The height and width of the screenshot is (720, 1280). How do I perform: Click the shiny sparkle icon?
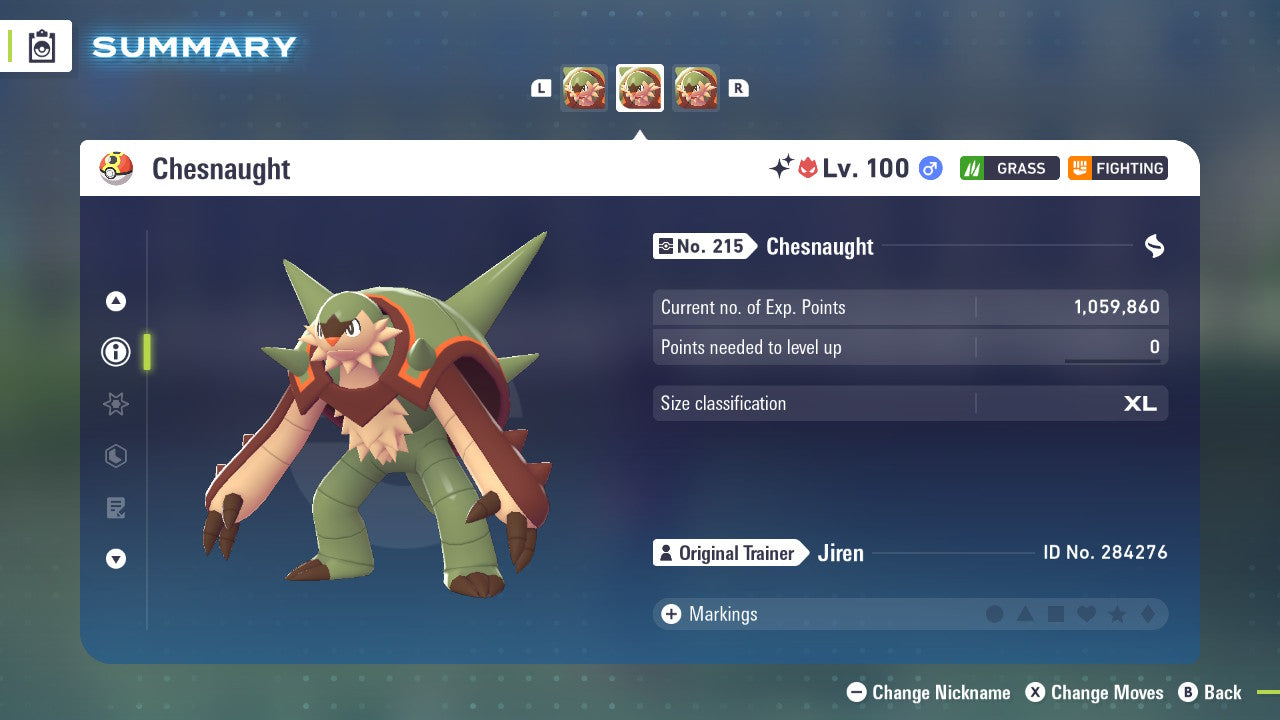pyautogui.click(x=781, y=167)
